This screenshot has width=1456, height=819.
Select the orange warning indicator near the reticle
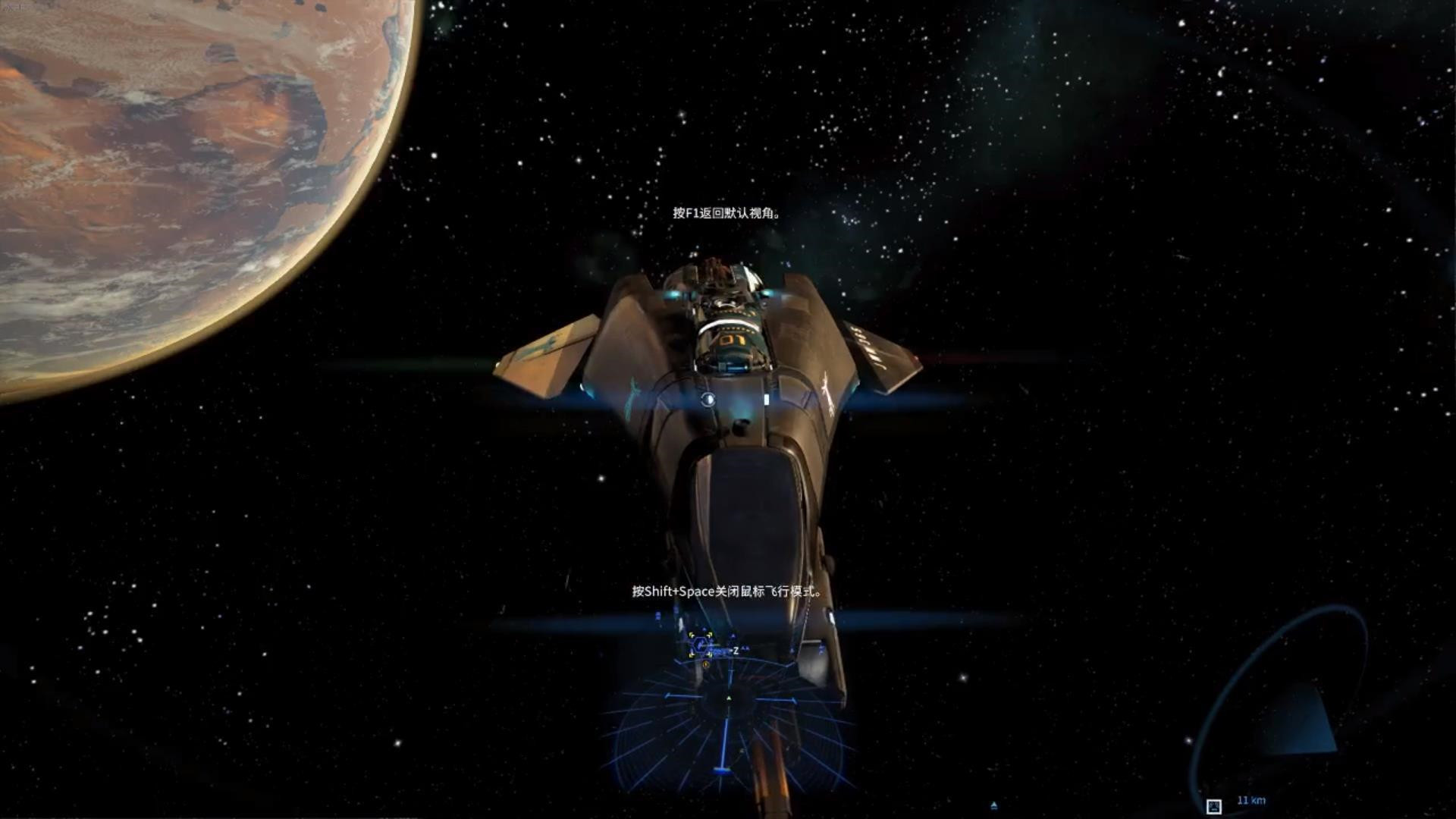coord(706,664)
